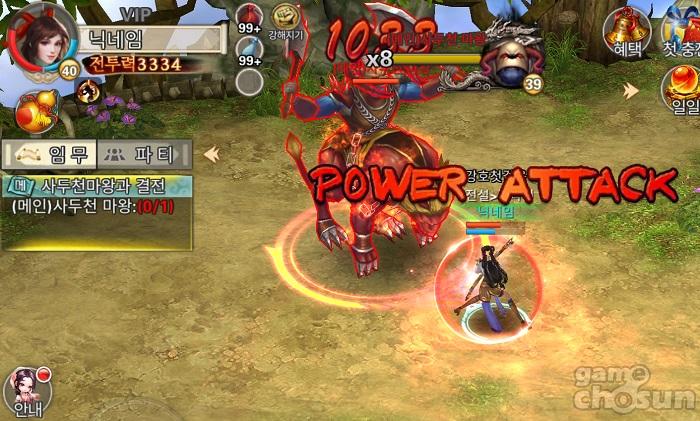Open the 안내 guide icon
Screen dimensions: 700x421
click(27, 391)
